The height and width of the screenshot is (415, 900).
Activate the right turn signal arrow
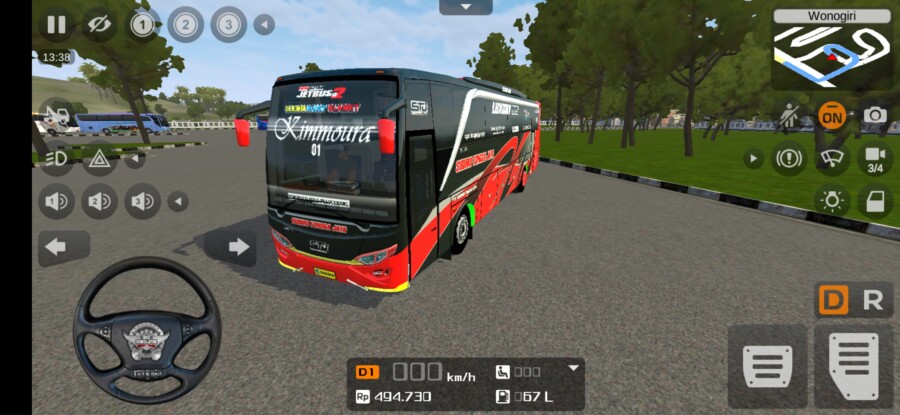point(239,246)
